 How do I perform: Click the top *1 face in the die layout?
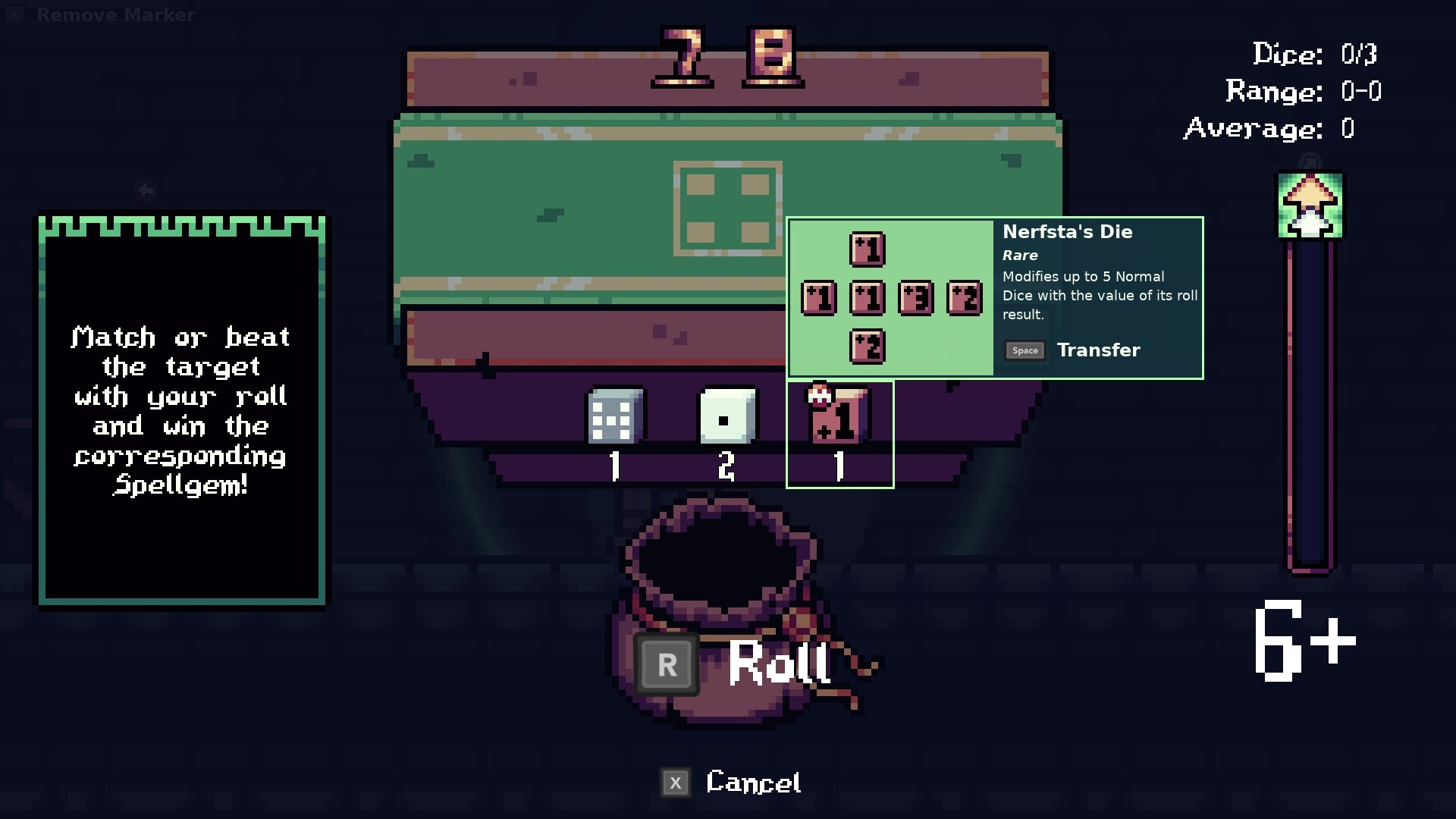point(868,248)
